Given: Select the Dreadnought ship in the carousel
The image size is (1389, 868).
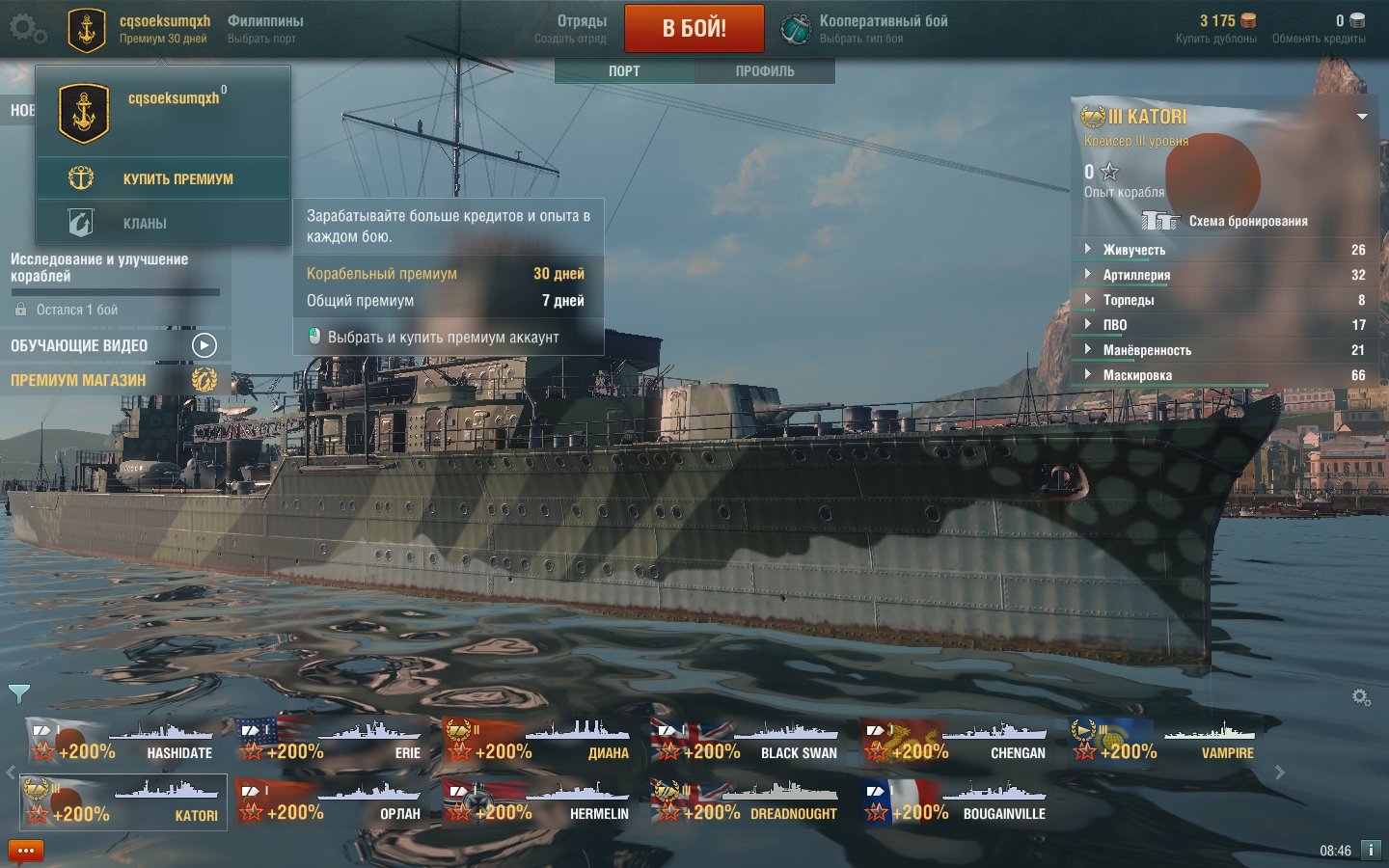Looking at the screenshot, I should tap(746, 802).
